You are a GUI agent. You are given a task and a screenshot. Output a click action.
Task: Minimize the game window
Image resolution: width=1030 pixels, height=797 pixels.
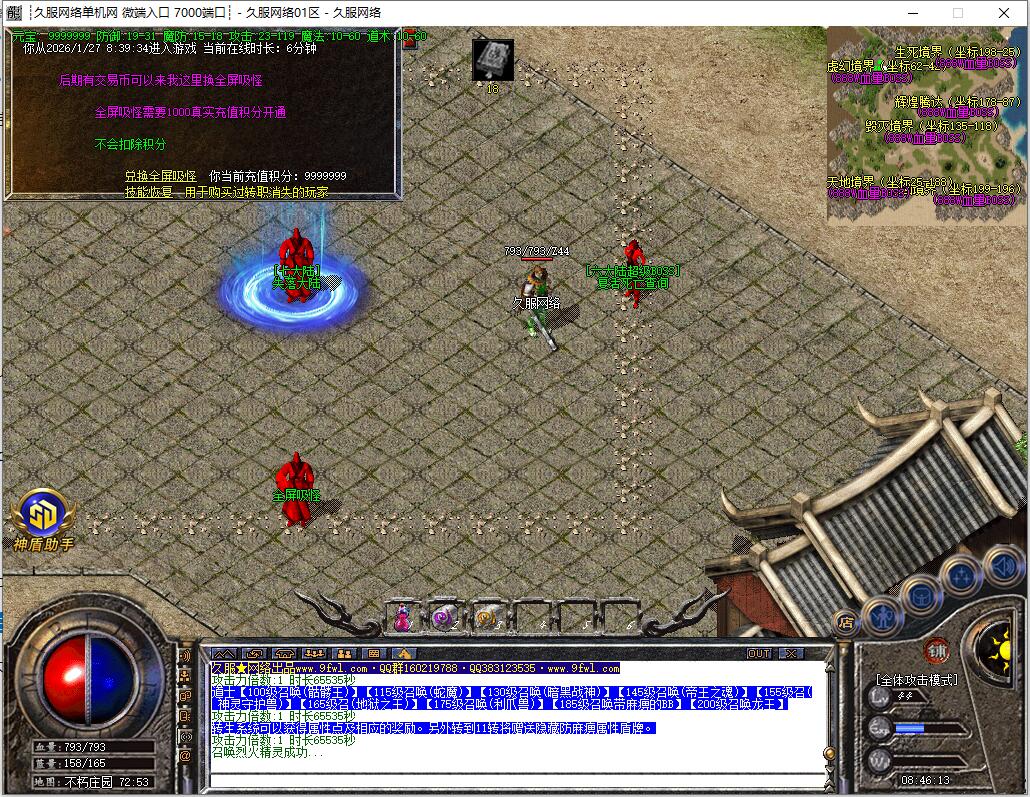pyautogui.click(x=912, y=13)
